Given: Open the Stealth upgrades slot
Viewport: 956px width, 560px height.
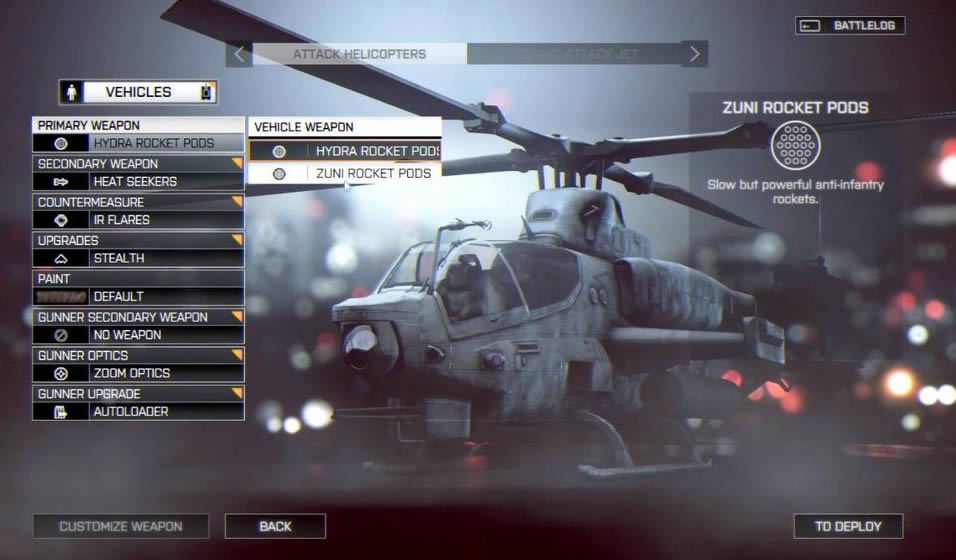Looking at the screenshot, I should [138, 258].
